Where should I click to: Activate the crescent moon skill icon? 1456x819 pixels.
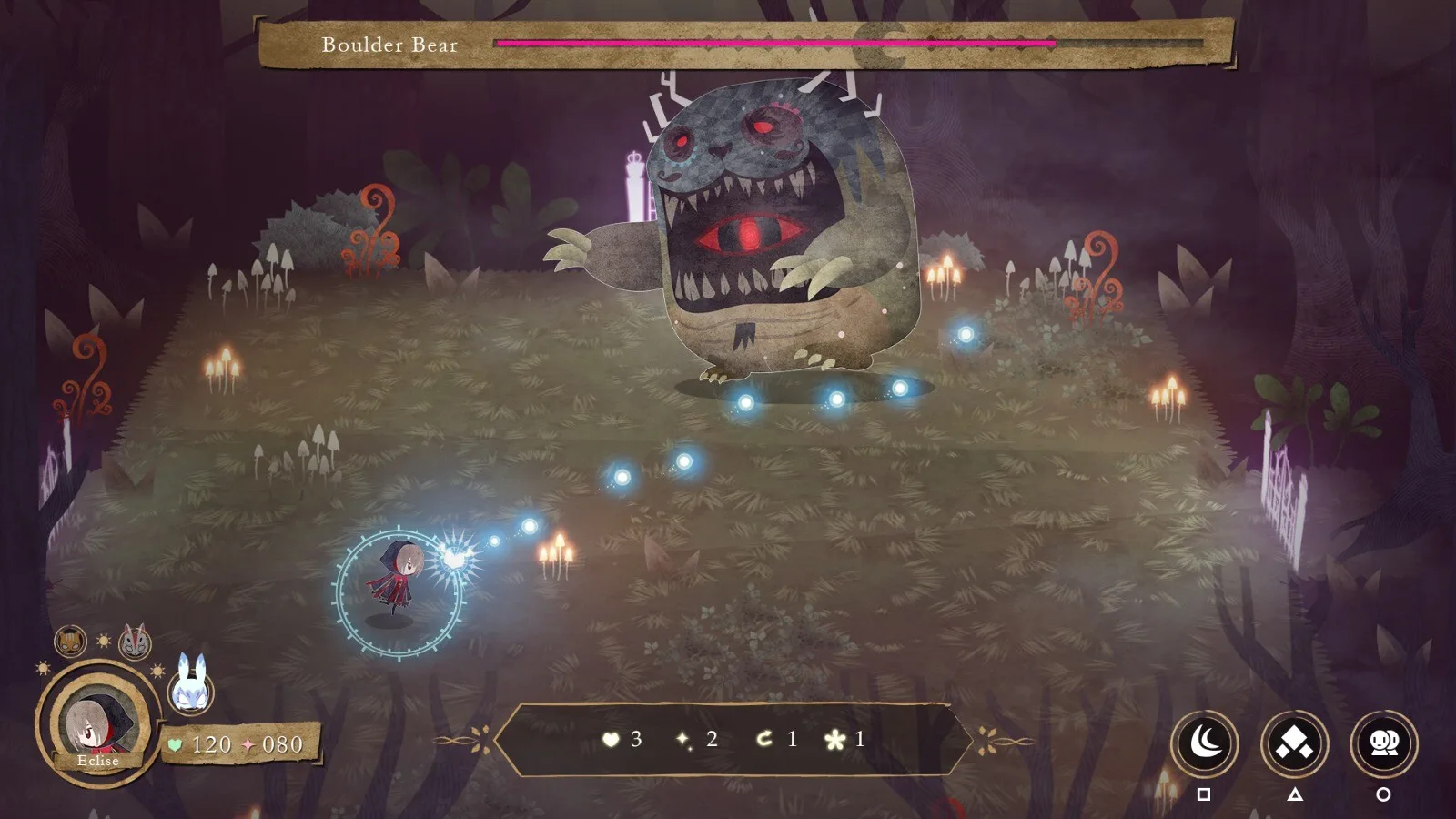point(1204,743)
